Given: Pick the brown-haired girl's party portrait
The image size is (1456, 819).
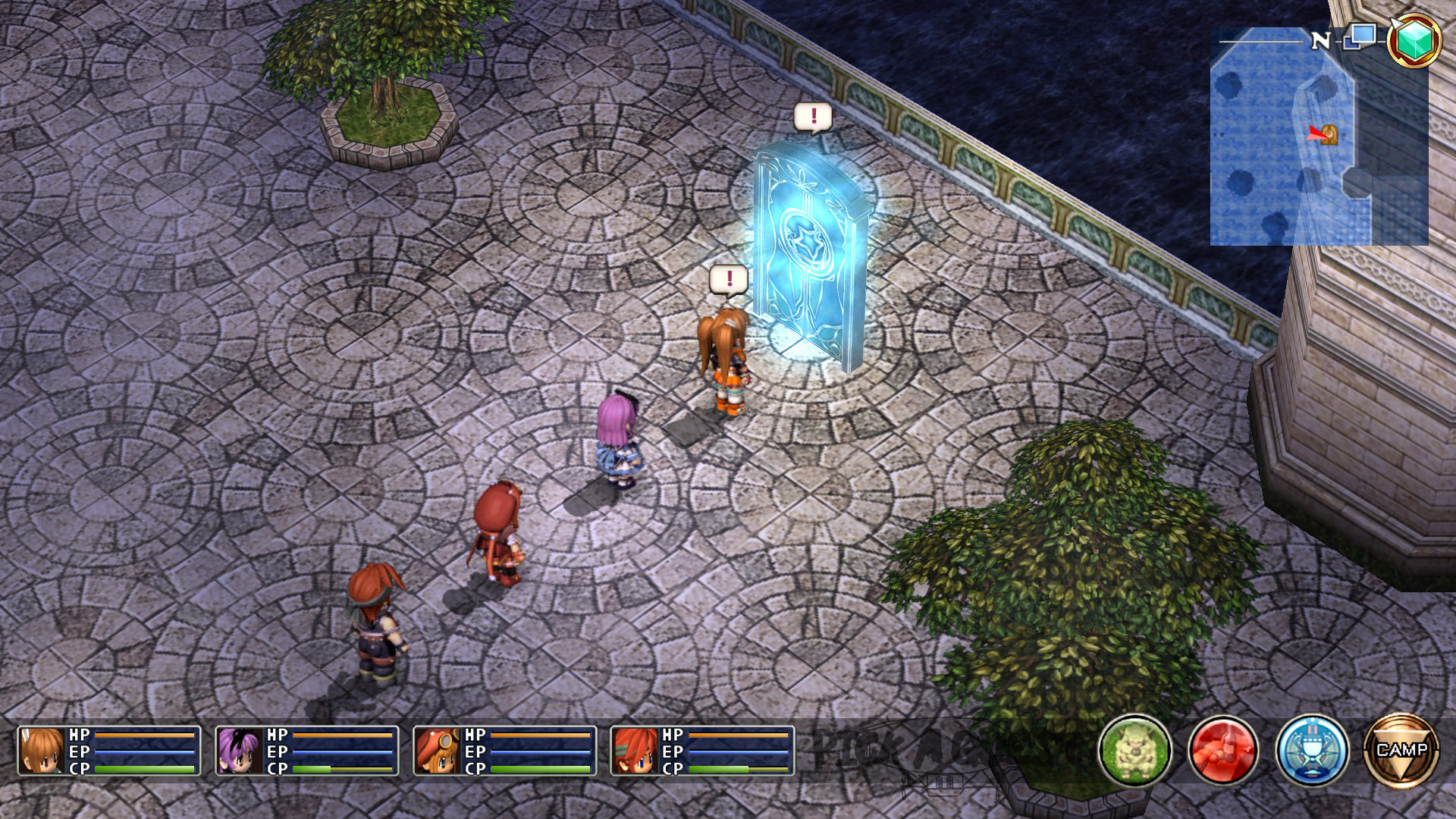Looking at the screenshot, I should (x=42, y=751).
